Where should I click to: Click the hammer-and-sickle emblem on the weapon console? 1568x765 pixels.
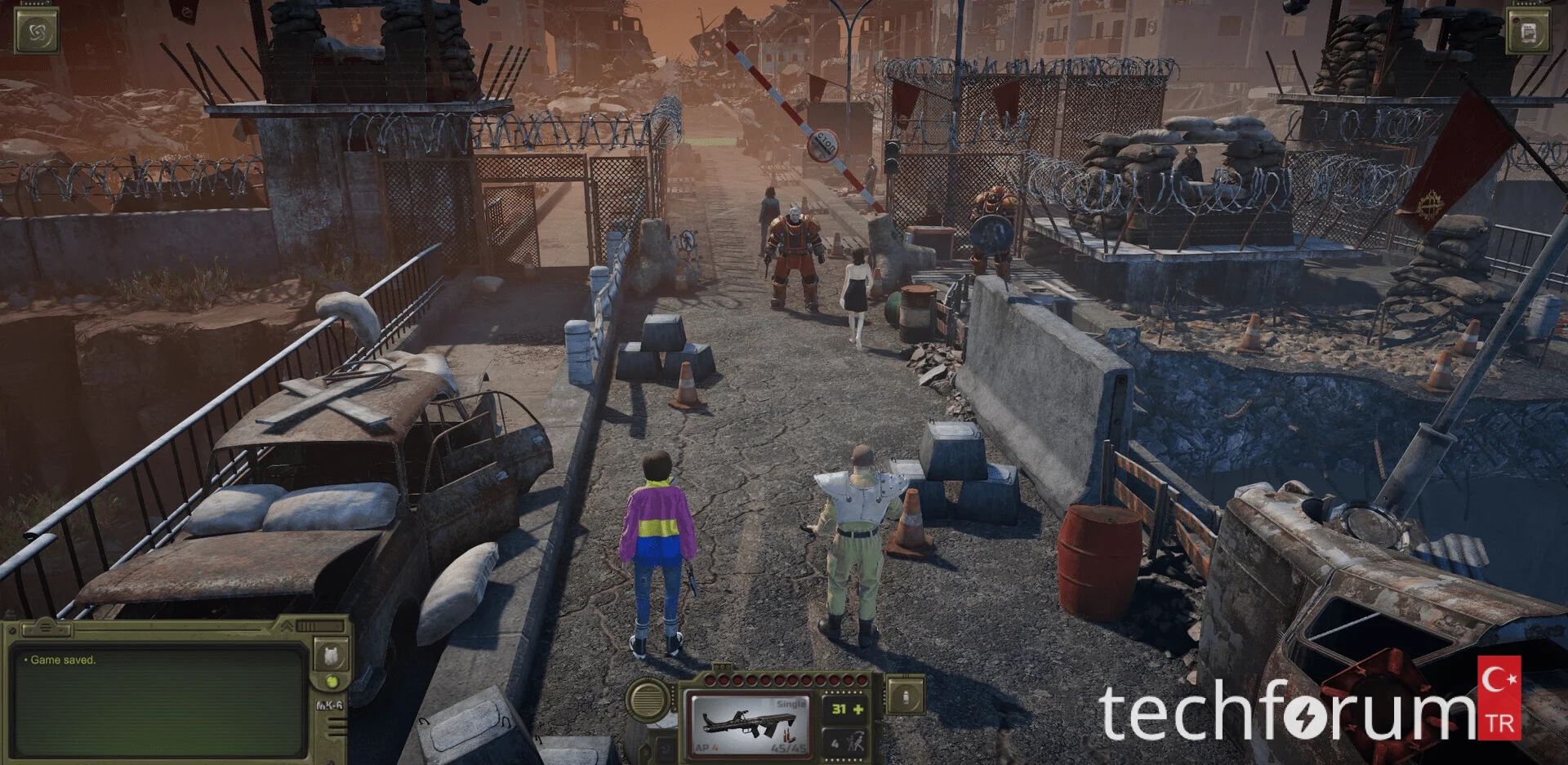pos(666,748)
